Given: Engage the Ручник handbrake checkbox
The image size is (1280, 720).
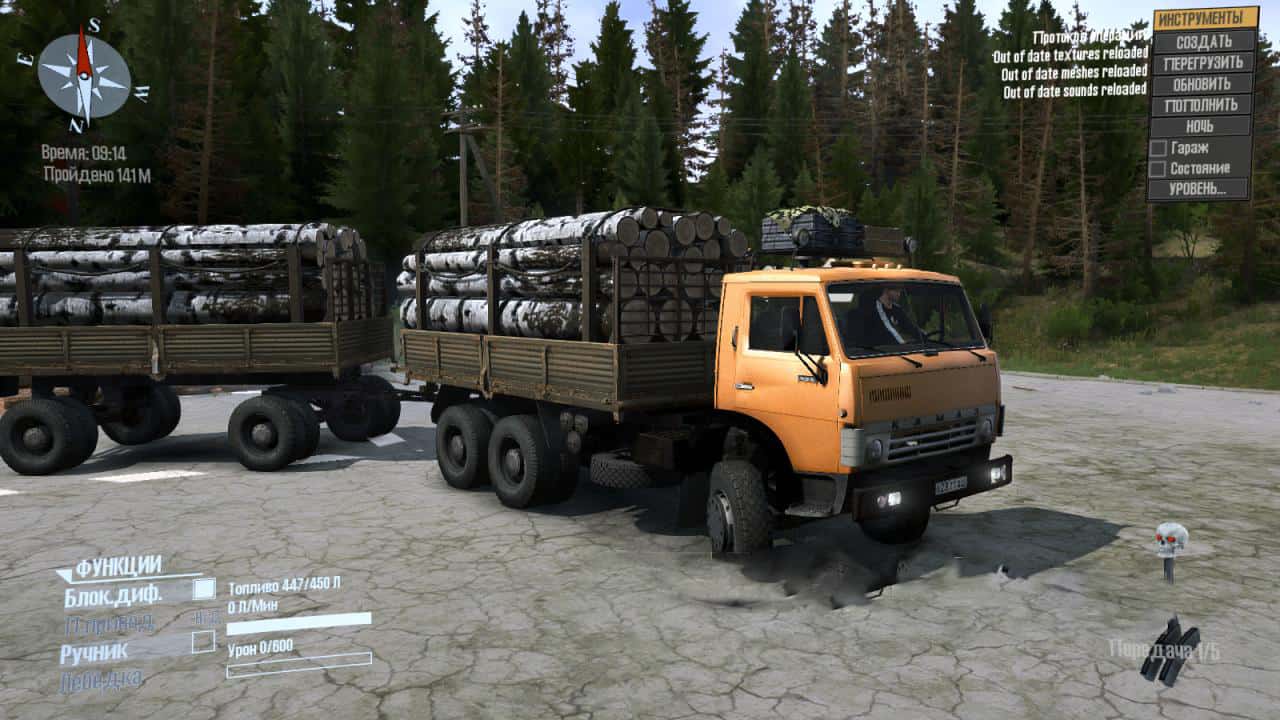Looking at the screenshot, I should 204,642.
